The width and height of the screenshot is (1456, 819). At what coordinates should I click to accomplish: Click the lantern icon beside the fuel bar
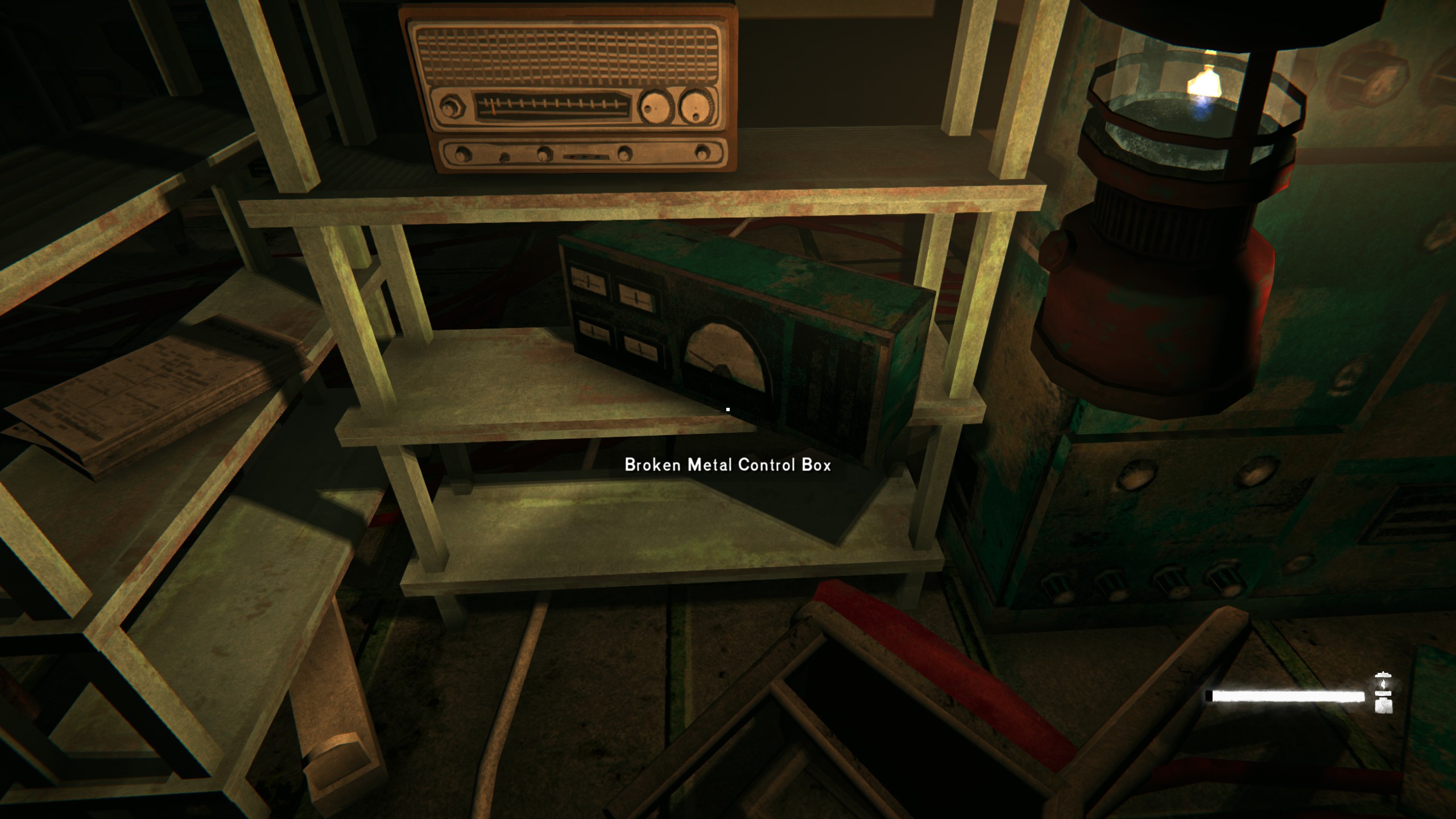[x=1383, y=692]
